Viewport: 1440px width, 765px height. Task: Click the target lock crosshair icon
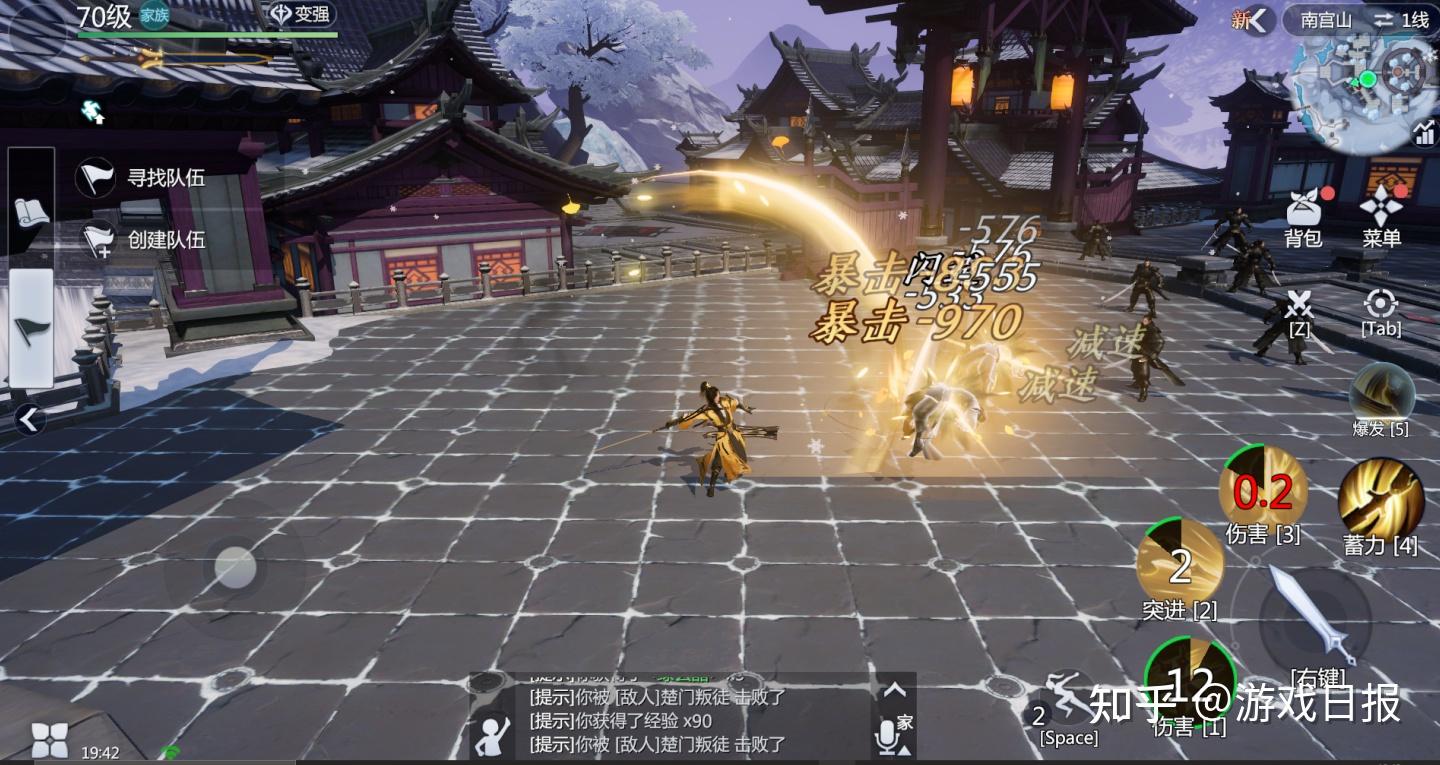pyautogui.click(x=1381, y=303)
